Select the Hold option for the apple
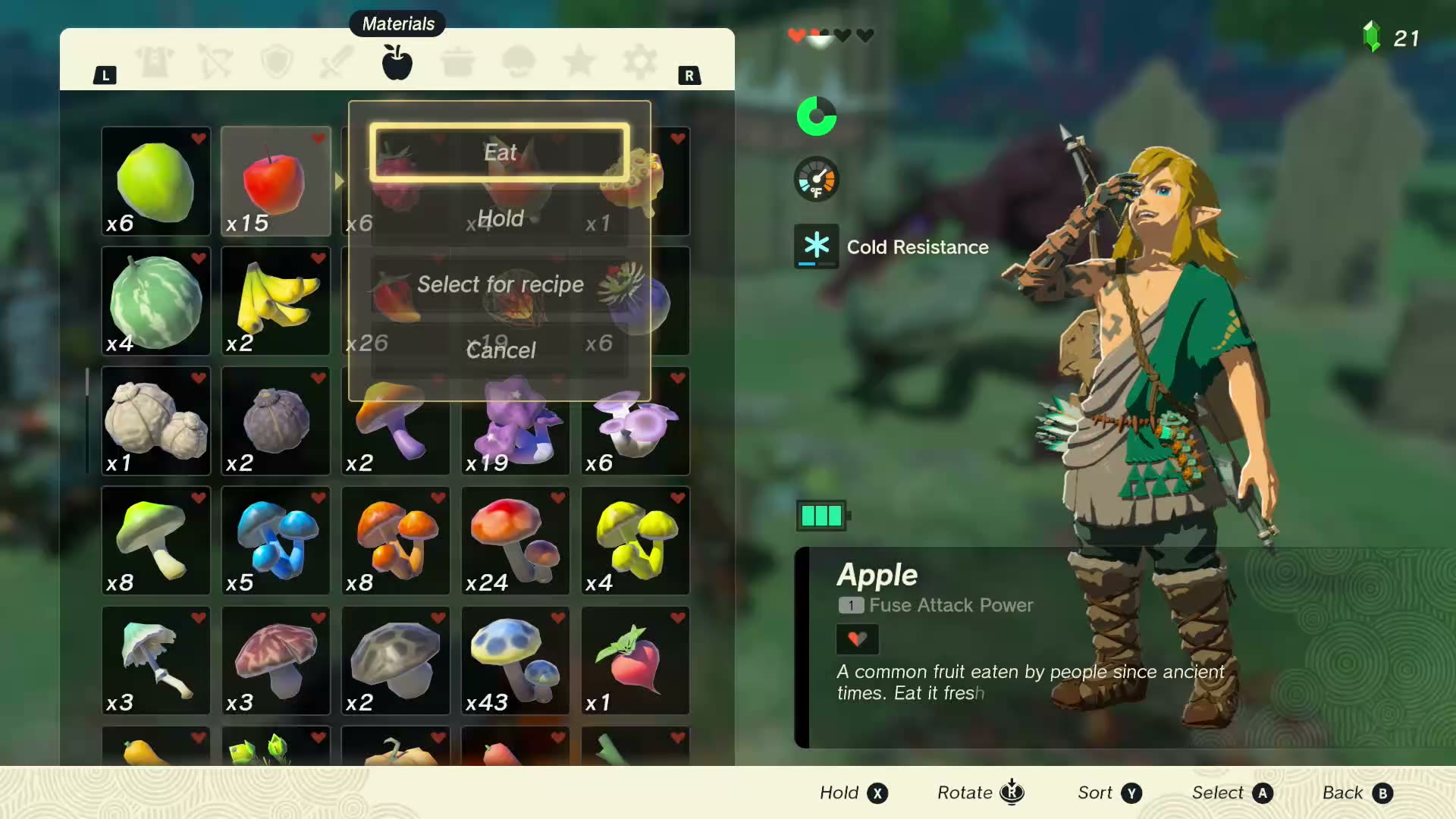1456x819 pixels. (x=500, y=218)
